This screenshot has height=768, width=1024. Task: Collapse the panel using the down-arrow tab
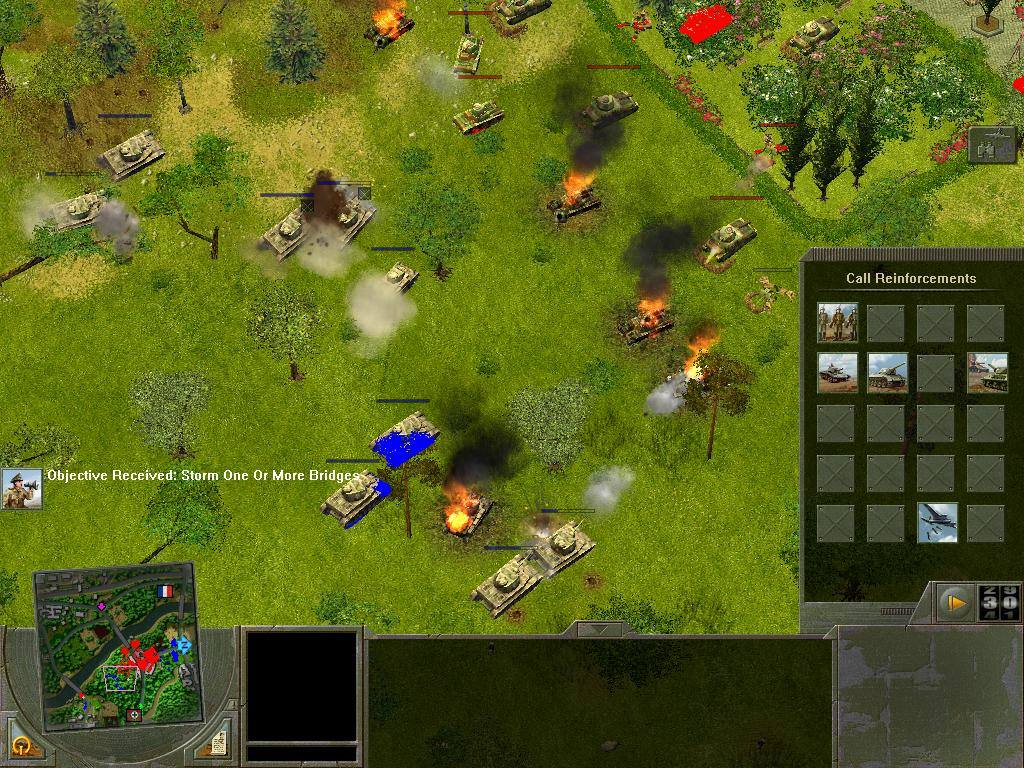[x=599, y=629]
